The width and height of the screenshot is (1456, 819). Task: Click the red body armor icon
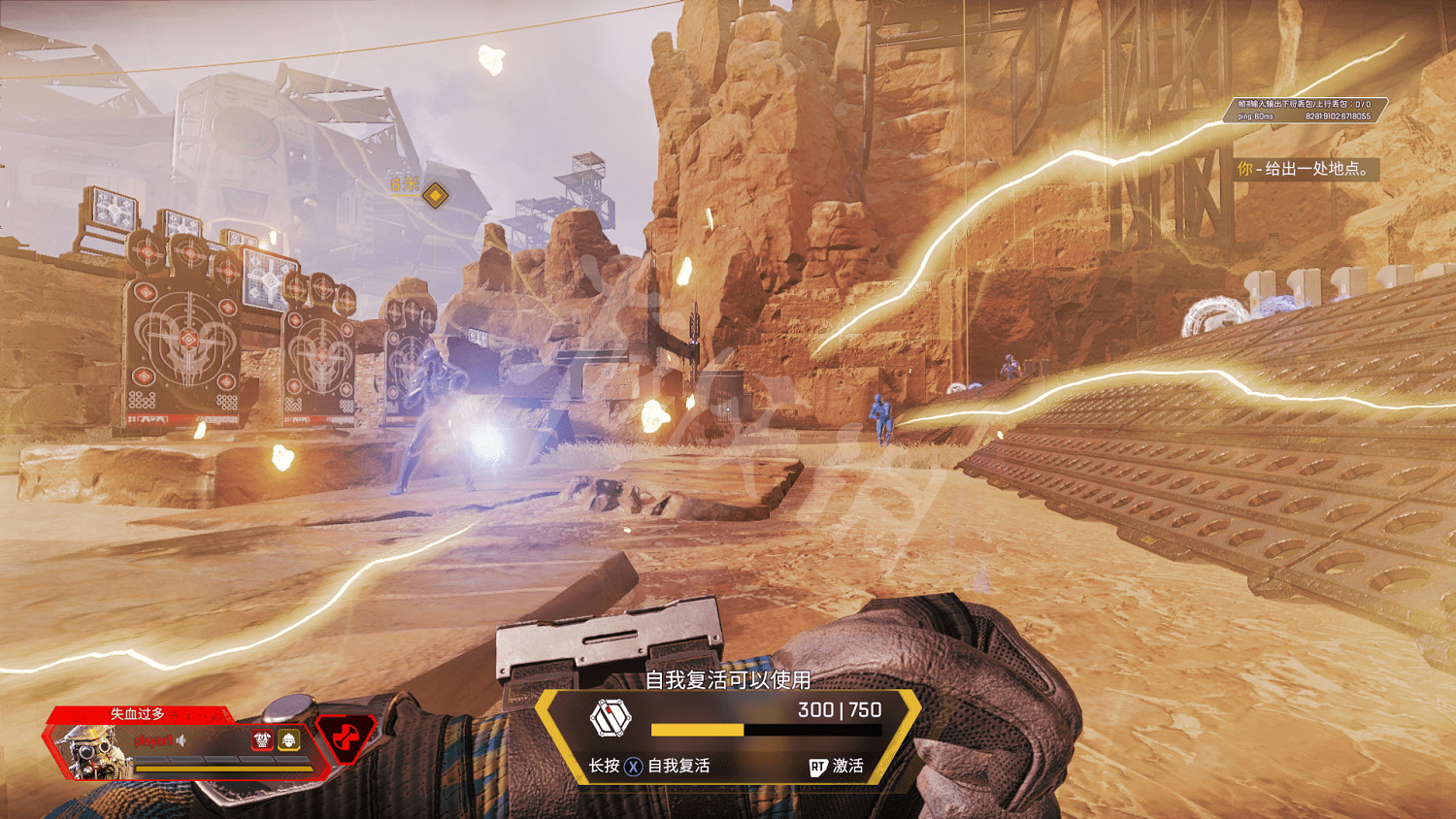pyautogui.click(x=262, y=740)
